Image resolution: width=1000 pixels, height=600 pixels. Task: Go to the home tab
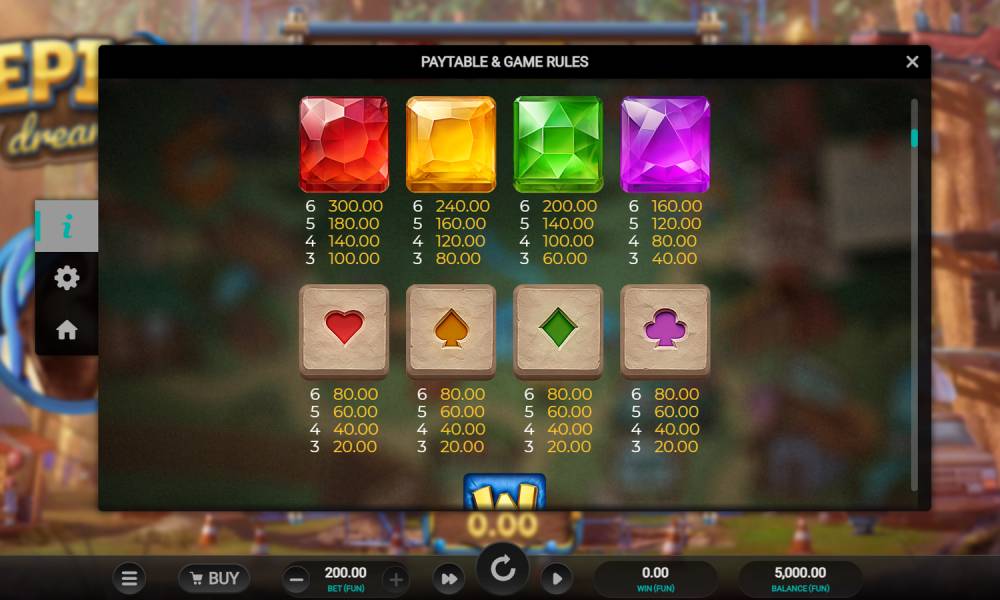(x=67, y=330)
